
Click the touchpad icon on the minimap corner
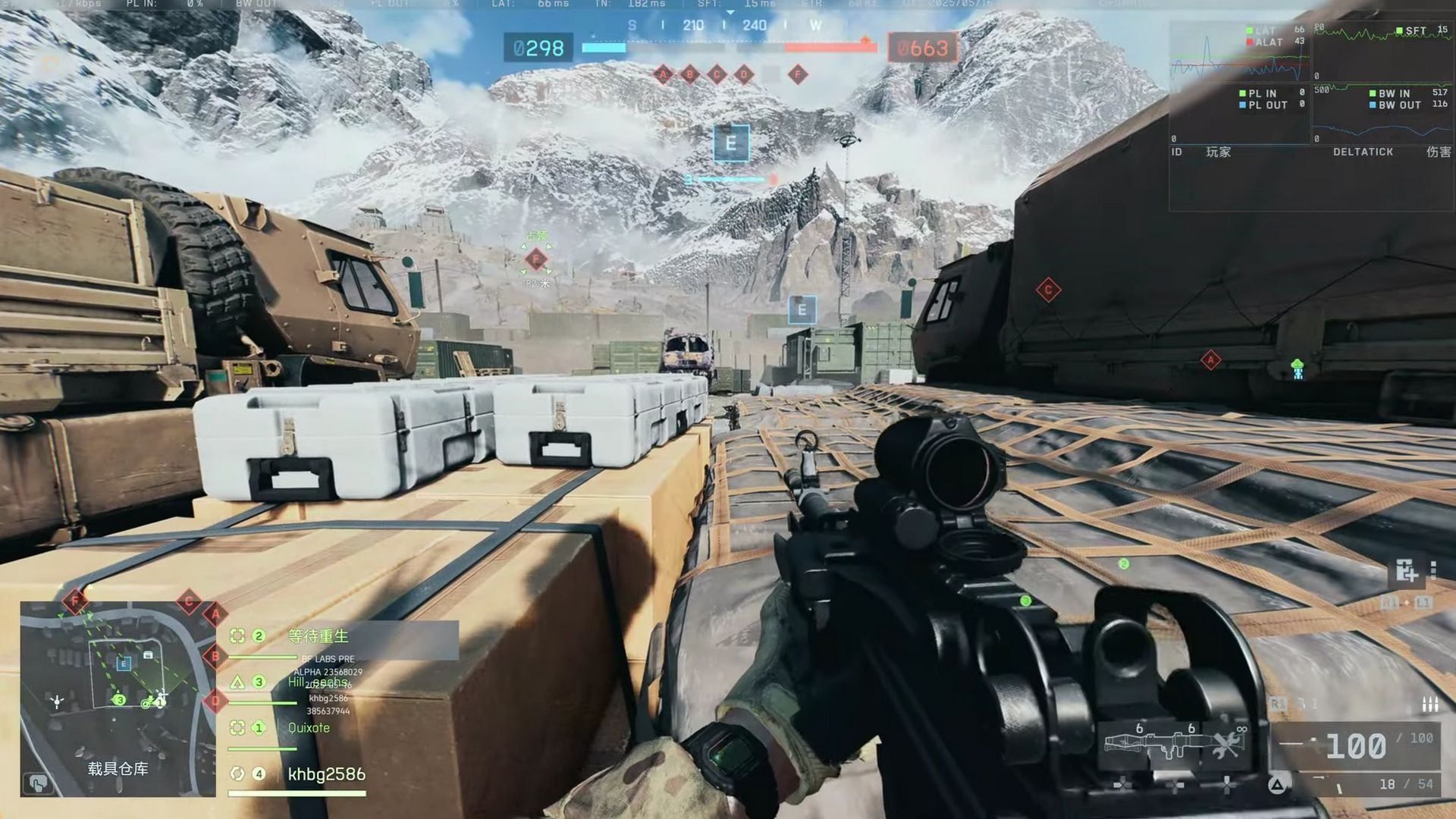38,782
